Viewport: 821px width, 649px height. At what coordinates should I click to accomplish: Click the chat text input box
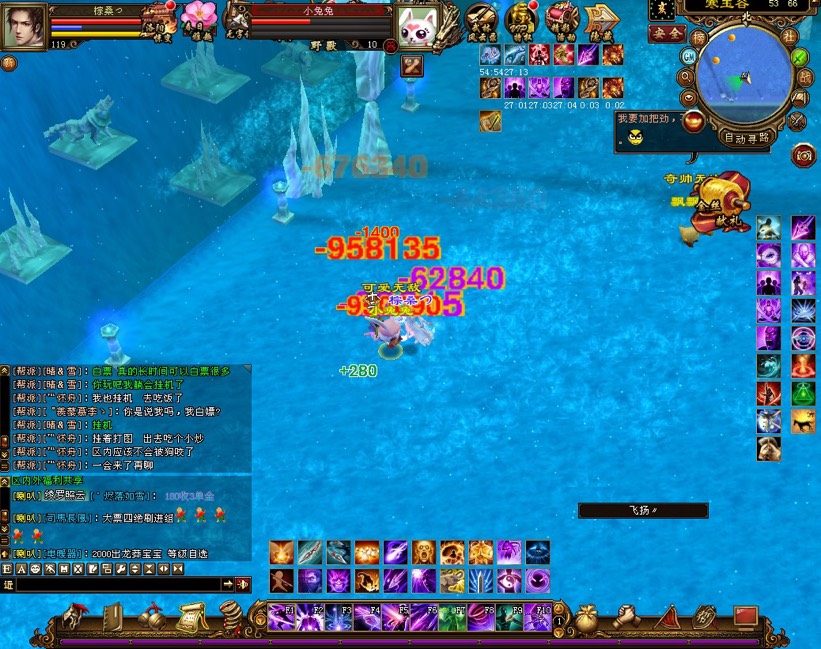coord(118,584)
